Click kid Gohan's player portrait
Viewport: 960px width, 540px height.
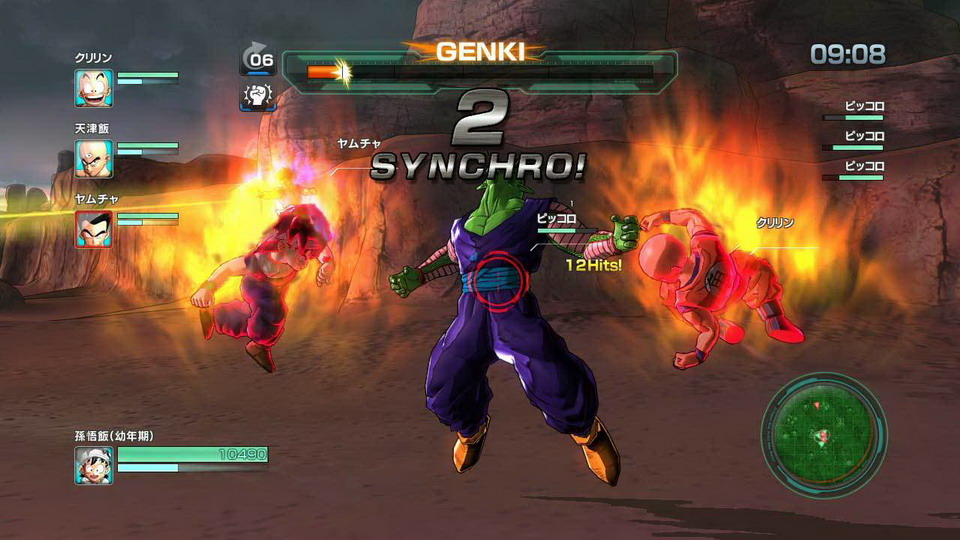(93, 465)
